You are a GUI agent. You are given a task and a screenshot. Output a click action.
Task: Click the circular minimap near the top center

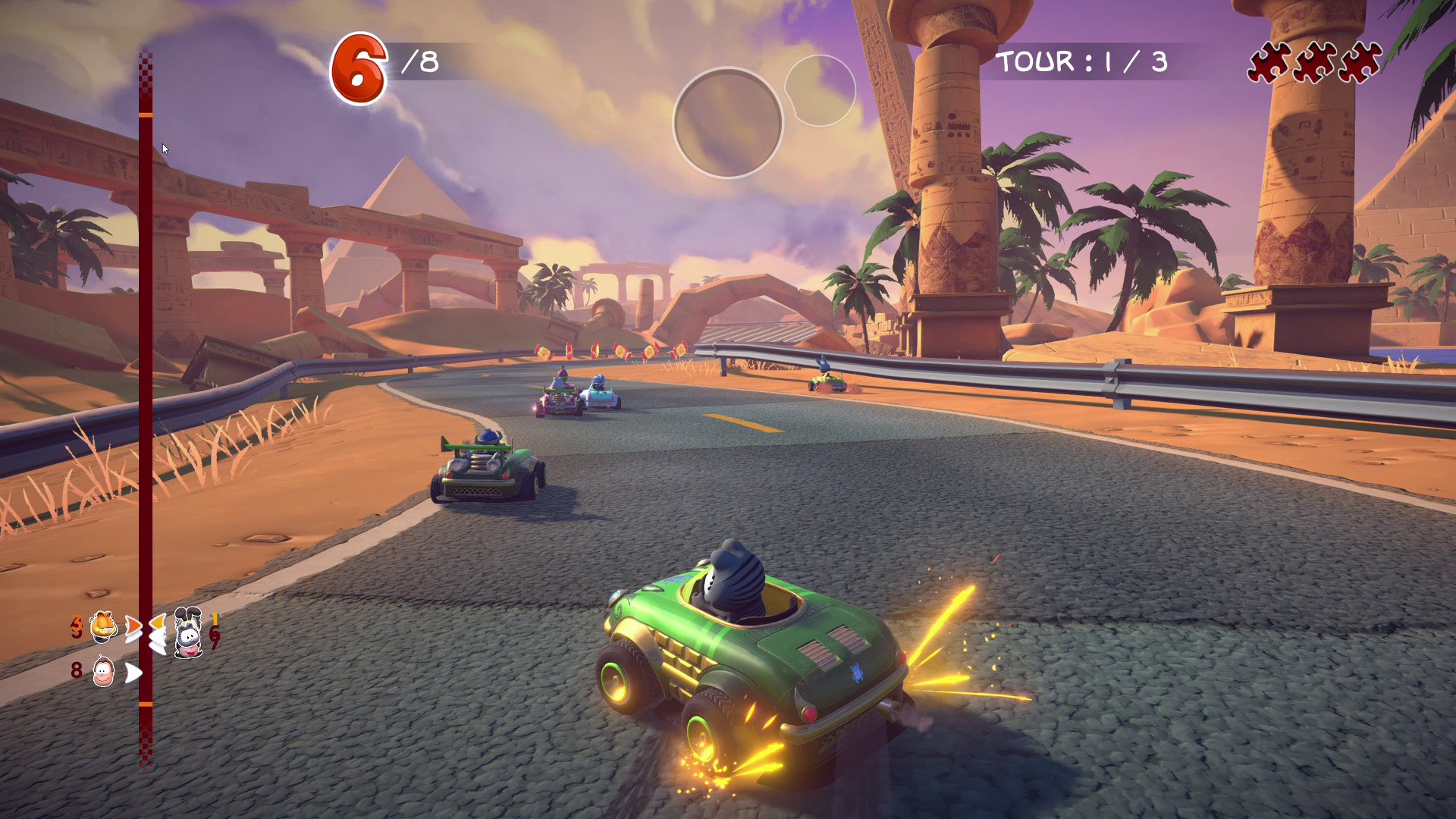click(x=728, y=121)
